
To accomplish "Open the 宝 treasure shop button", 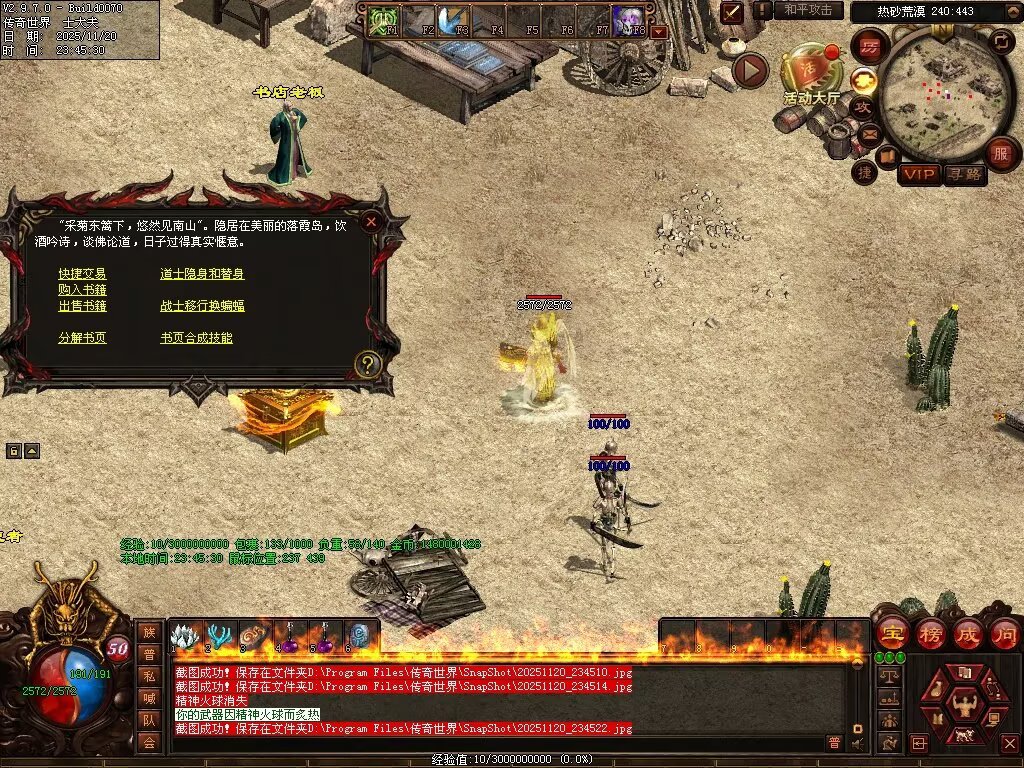I will [x=892, y=633].
